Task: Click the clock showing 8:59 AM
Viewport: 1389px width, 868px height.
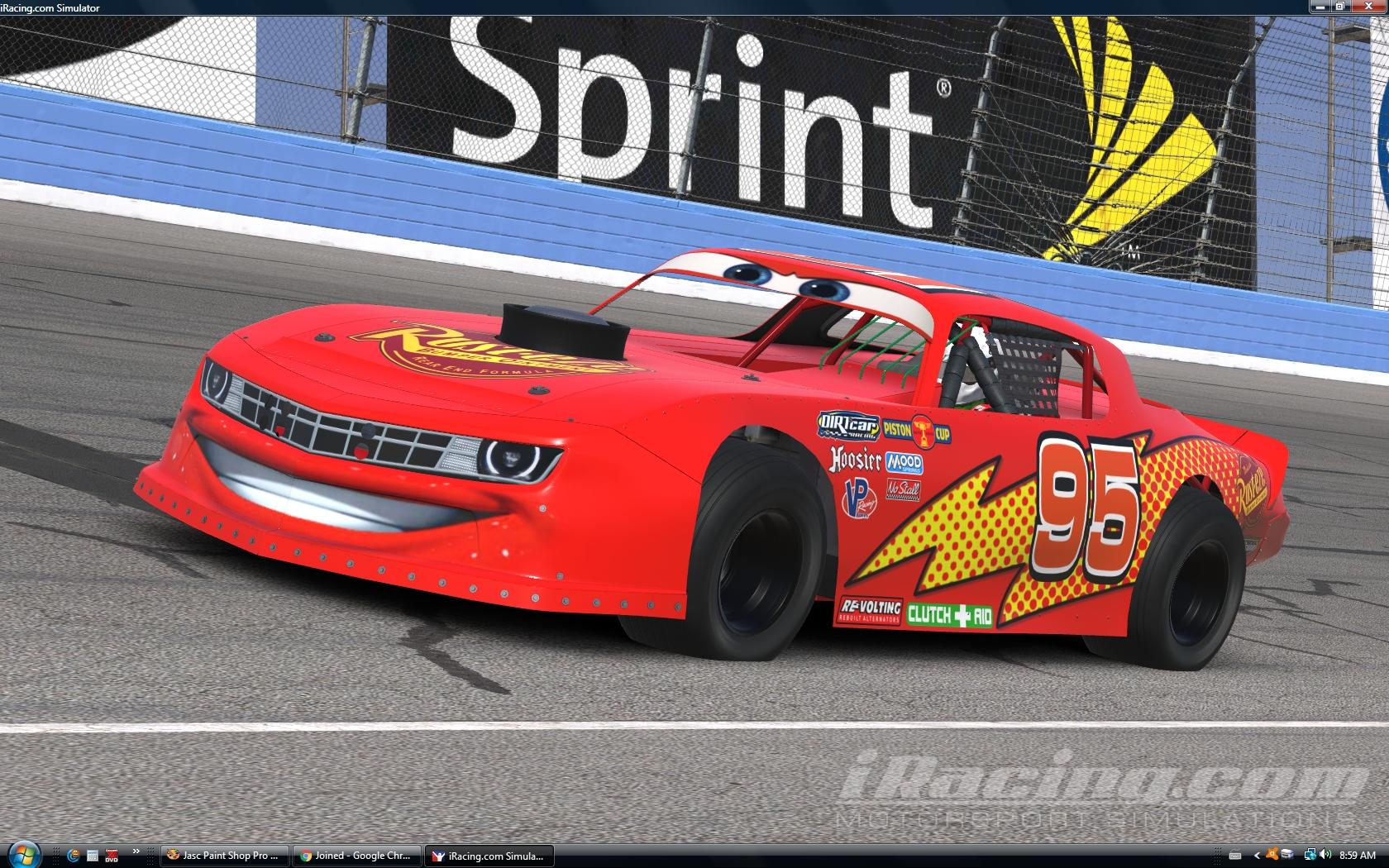Action: click(x=1358, y=855)
